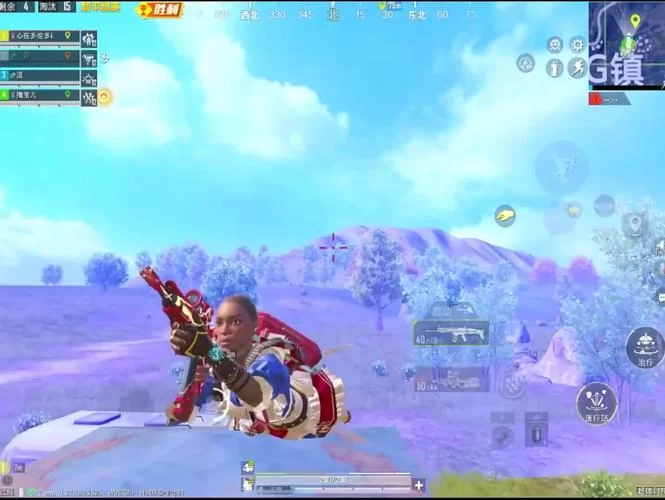Tap the yellow bullet fire button
Viewport: 665px width, 500px height.
pos(505,216)
